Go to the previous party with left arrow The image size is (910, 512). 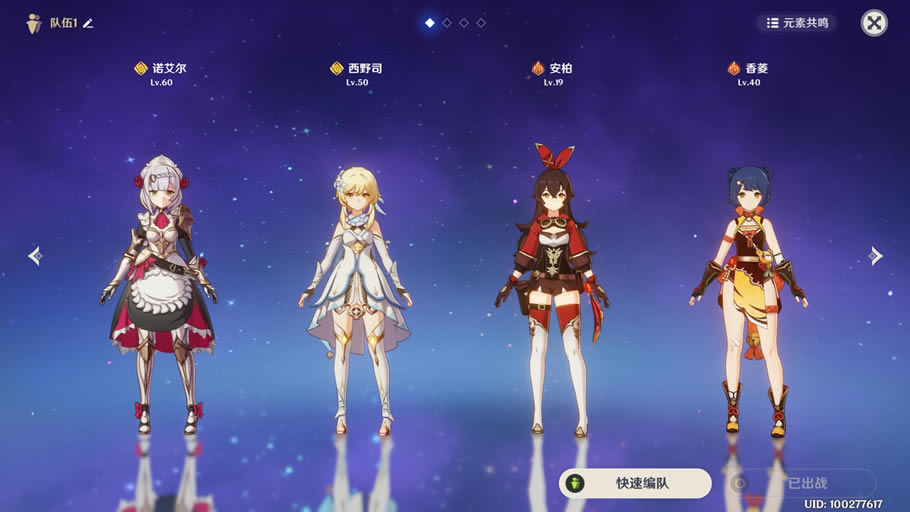pos(34,256)
